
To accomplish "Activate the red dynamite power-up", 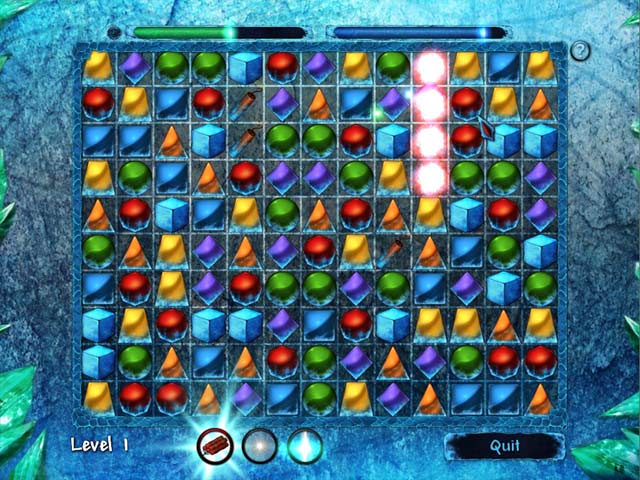I will 216,445.
